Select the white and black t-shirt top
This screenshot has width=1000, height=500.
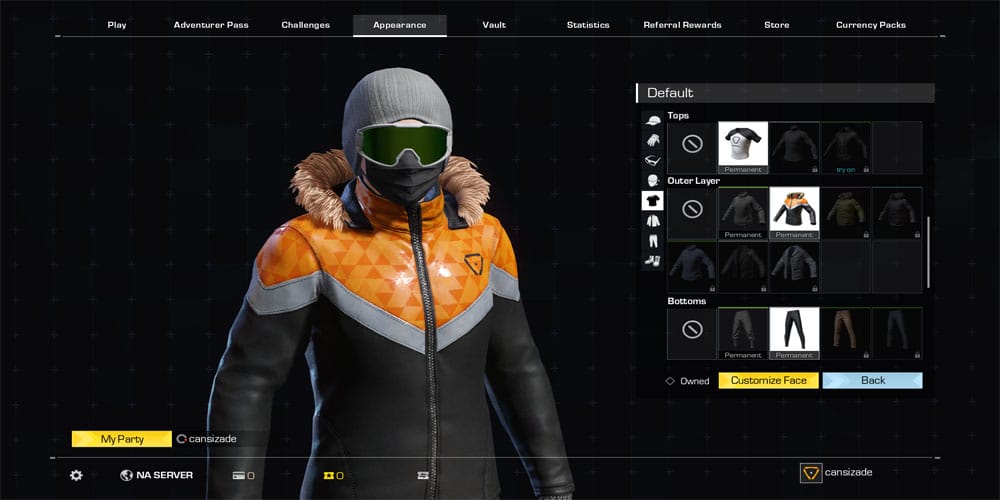(x=743, y=144)
